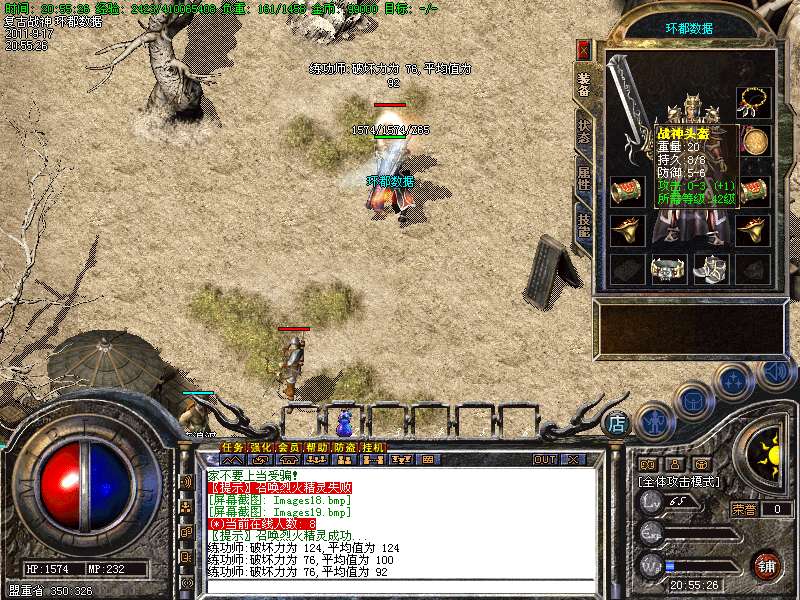Open the 会员 member menu
This screenshot has width=800, height=600.
[288, 447]
